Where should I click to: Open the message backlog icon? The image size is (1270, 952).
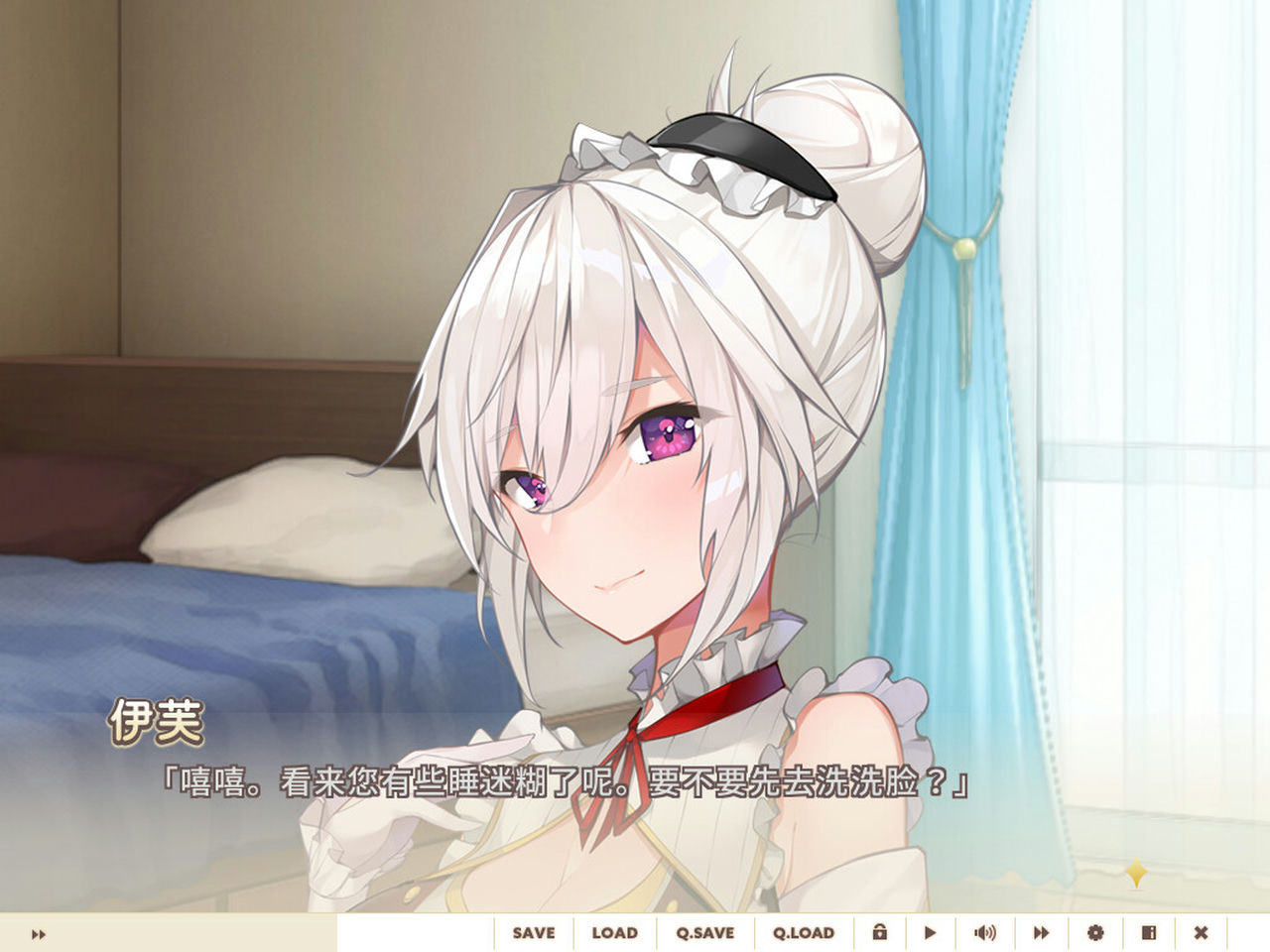(x=1149, y=933)
